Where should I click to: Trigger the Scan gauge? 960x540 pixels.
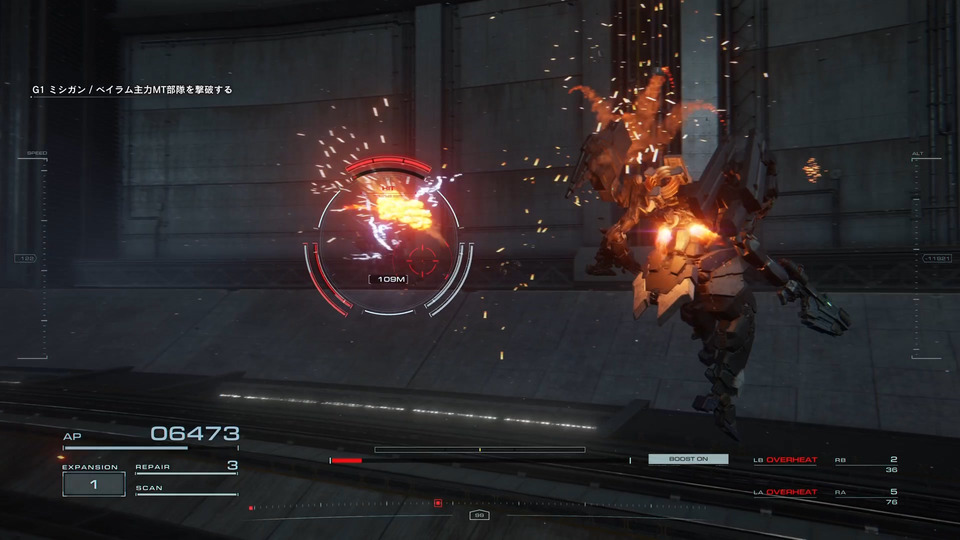pyautogui.click(x=186, y=490)
